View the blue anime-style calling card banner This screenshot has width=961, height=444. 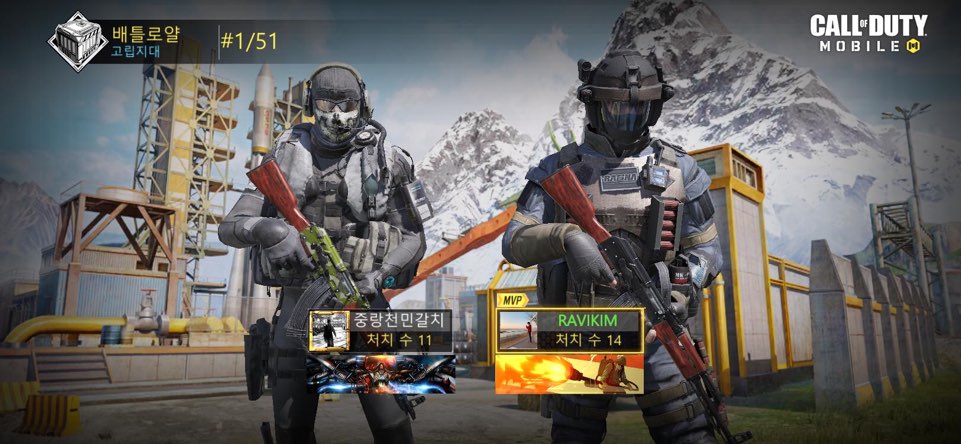380,372
